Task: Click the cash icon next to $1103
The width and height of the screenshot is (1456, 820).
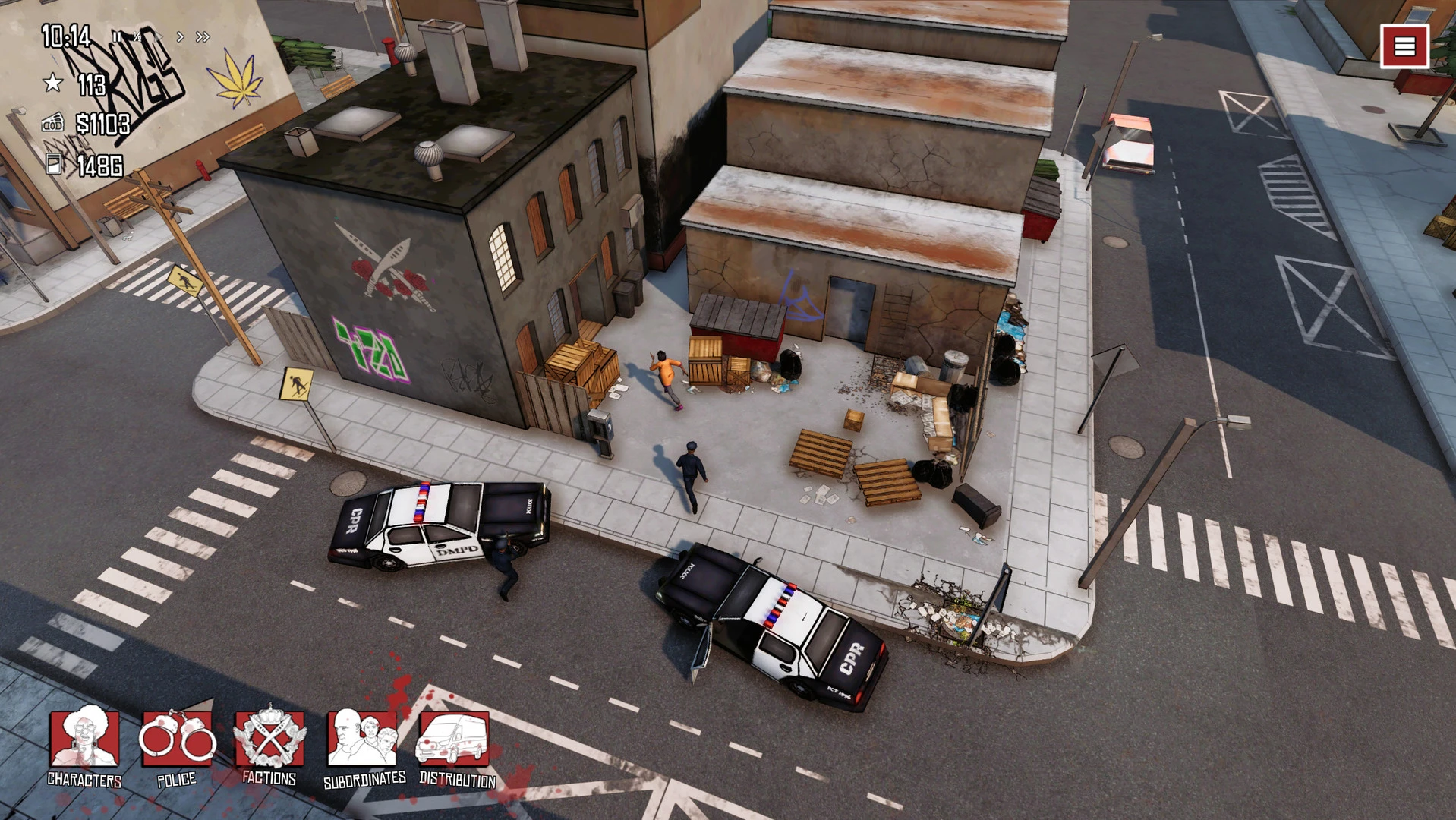Action: click(x=53, y=121)
